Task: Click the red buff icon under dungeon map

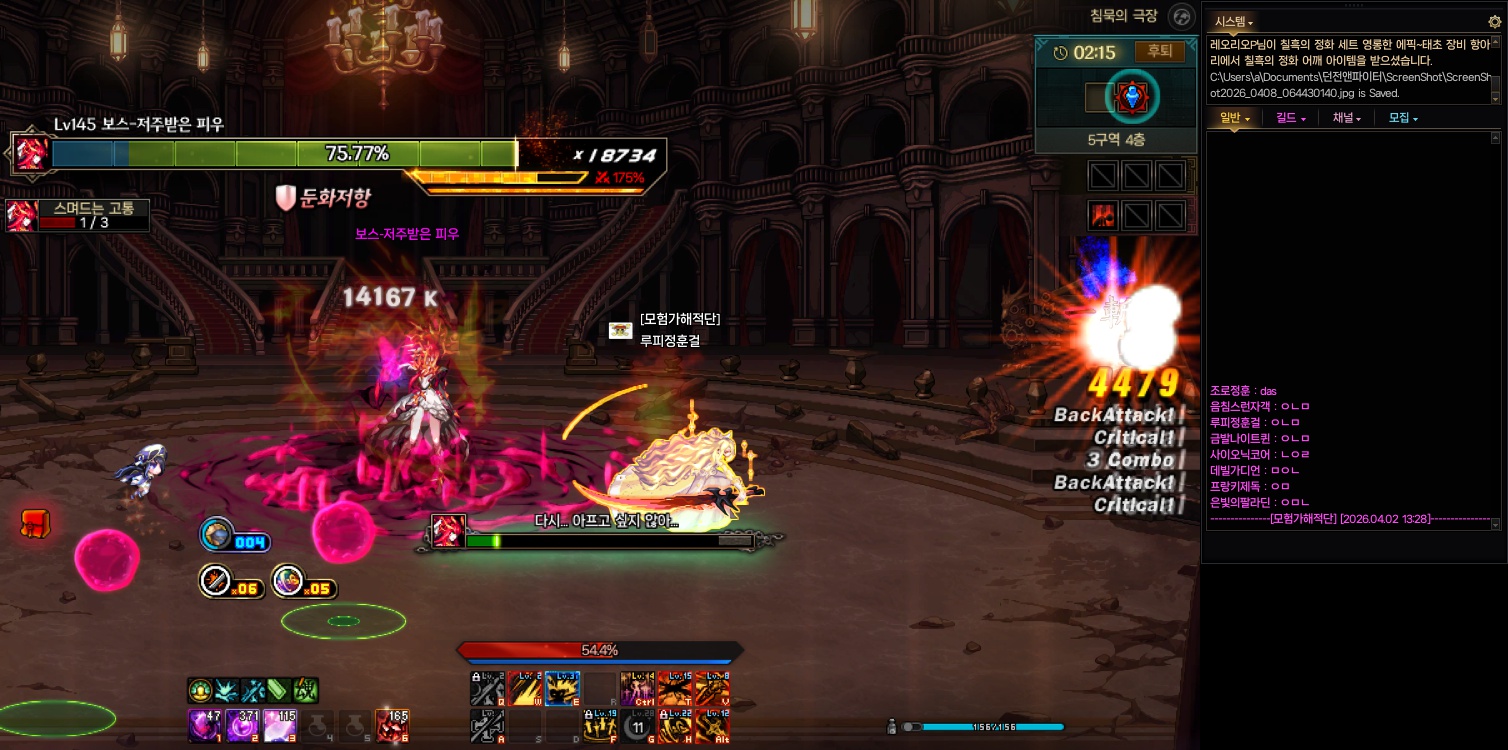Action: (1103, 215)
